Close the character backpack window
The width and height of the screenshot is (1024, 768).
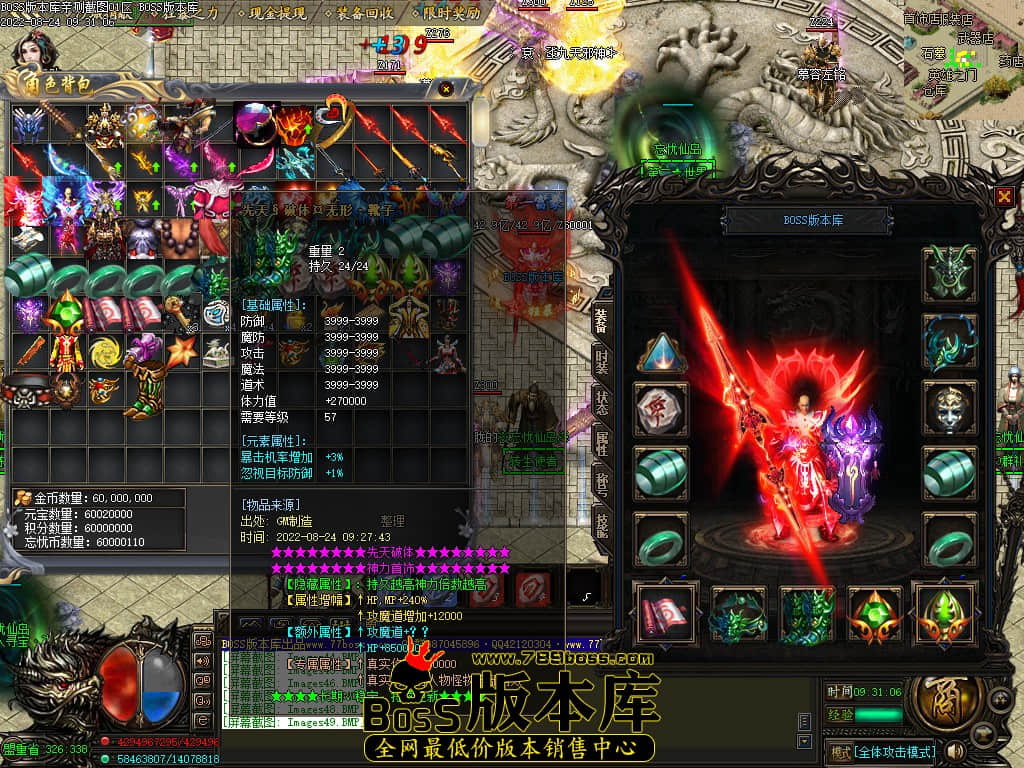[446, 90]
